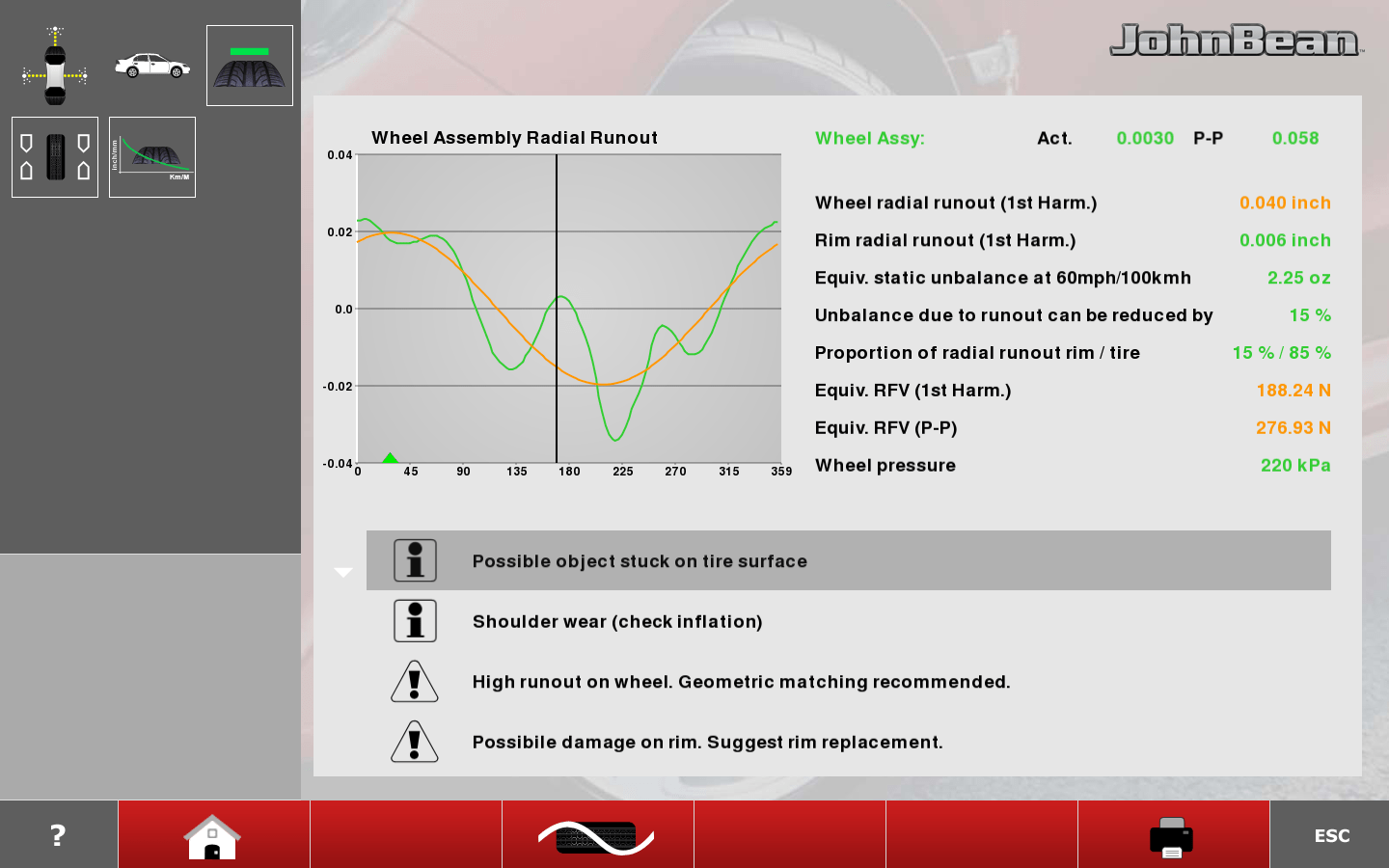Open the help question mark button
The height and width of the screenshot is (868, 1389).
[x=58, y=834]
